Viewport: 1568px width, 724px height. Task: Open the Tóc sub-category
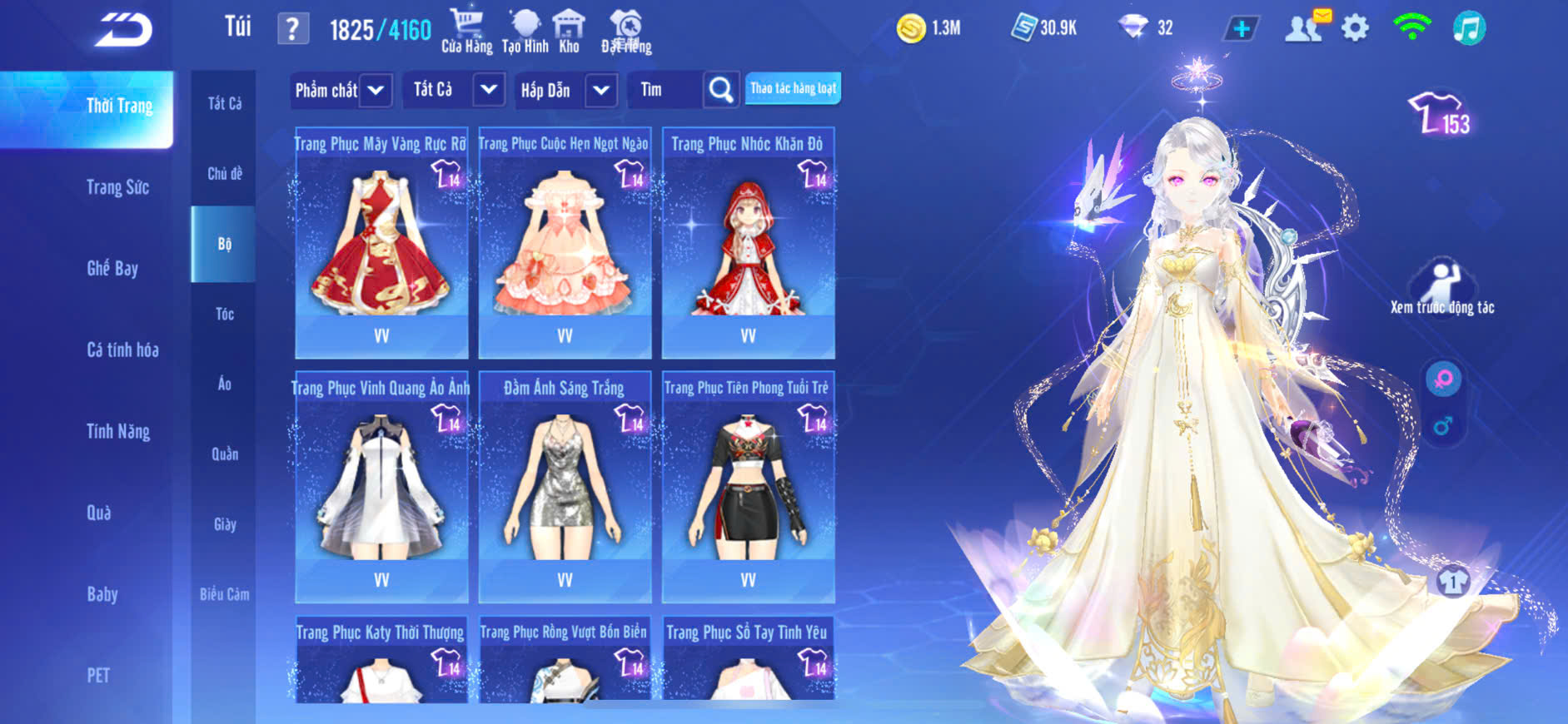click(224, 314)
